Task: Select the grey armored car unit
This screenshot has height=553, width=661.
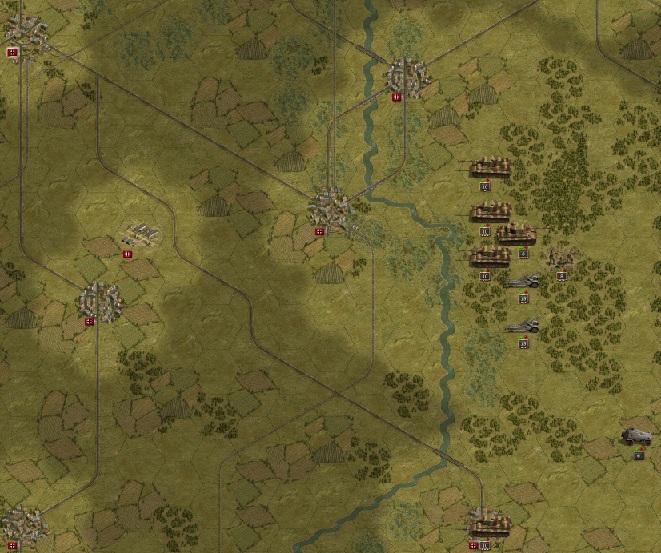Action: [635, 436]
